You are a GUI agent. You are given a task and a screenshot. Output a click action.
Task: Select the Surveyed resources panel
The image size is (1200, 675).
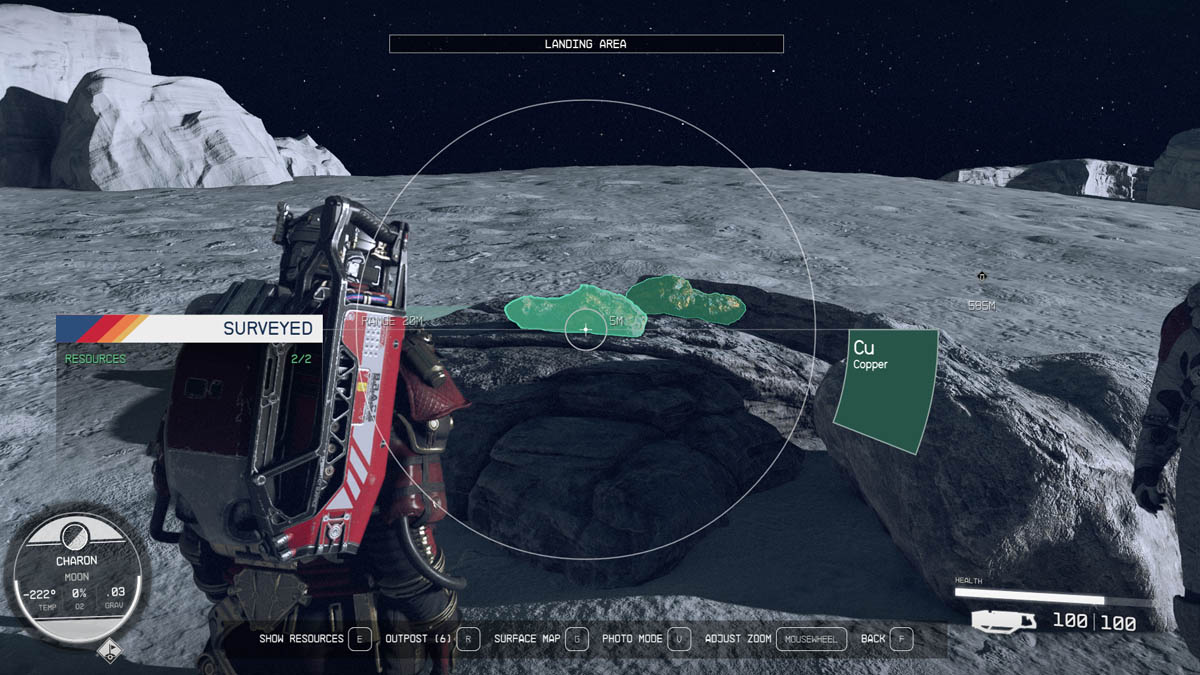[x=188, y=340]
